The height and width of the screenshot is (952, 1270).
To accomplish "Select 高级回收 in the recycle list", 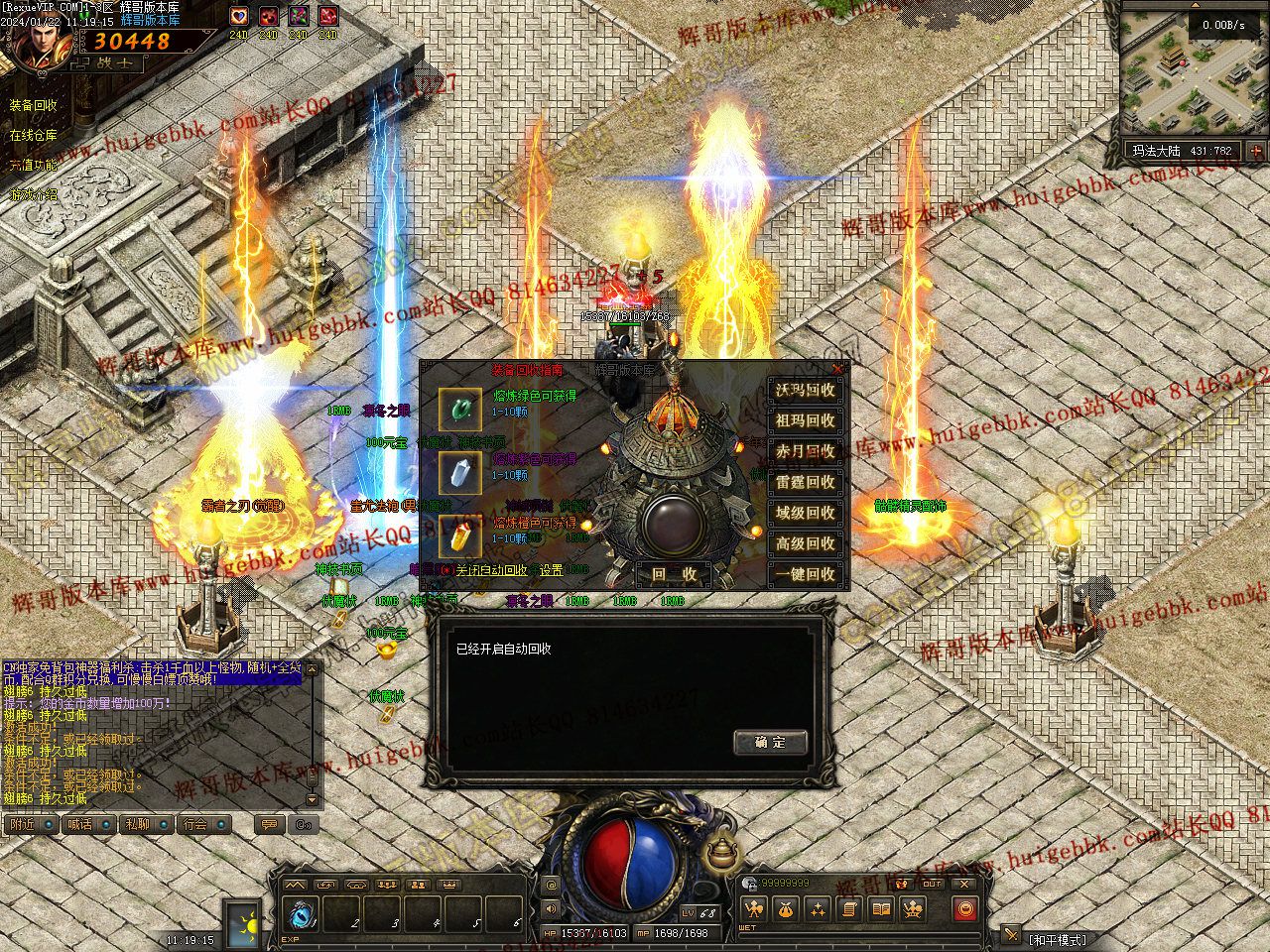I will pyautogui.click(x=805, y=543).
